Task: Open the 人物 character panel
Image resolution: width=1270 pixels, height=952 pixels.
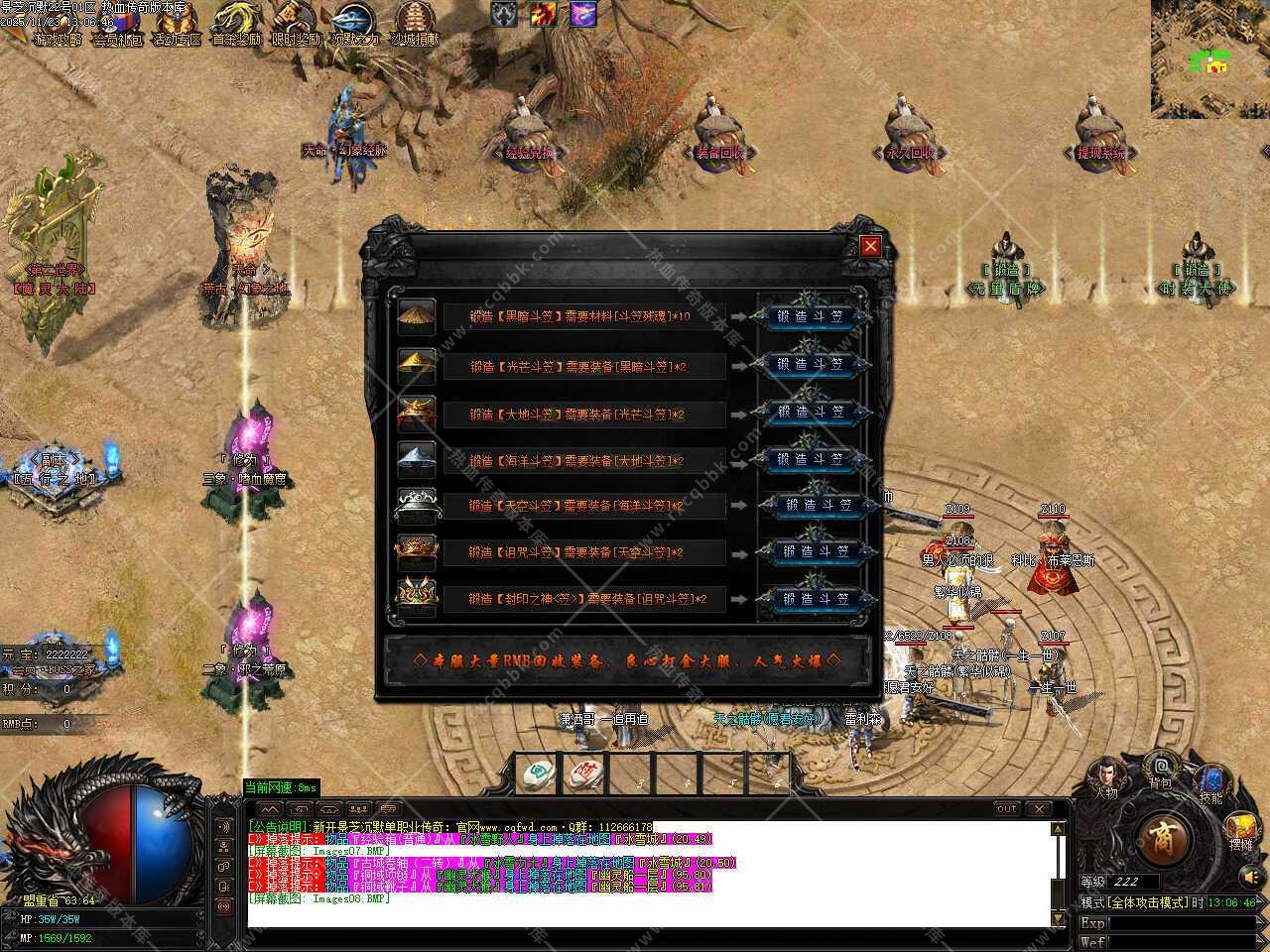Action: point(1105,777)
